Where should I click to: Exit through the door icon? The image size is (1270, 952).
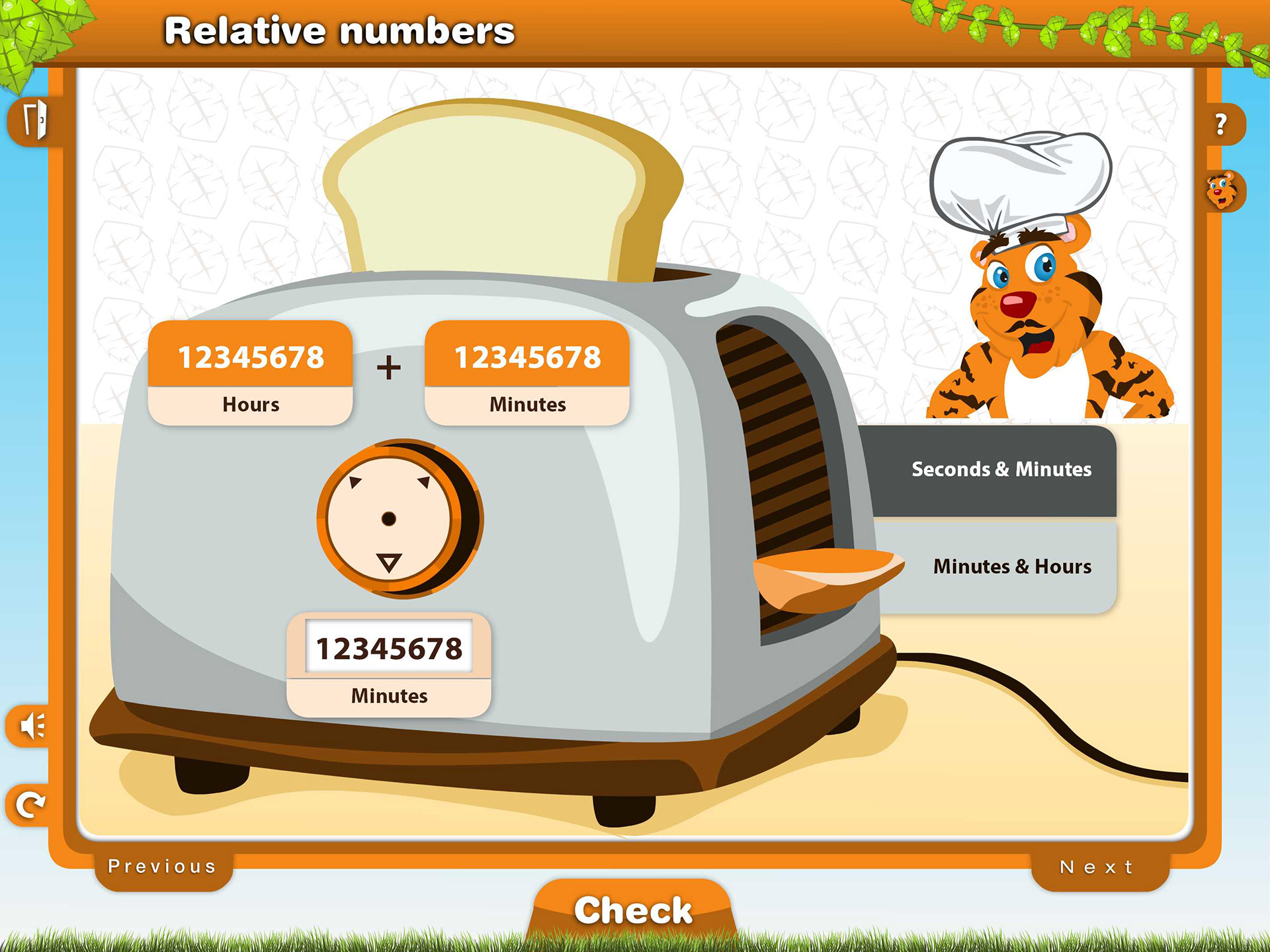point(34,121)
